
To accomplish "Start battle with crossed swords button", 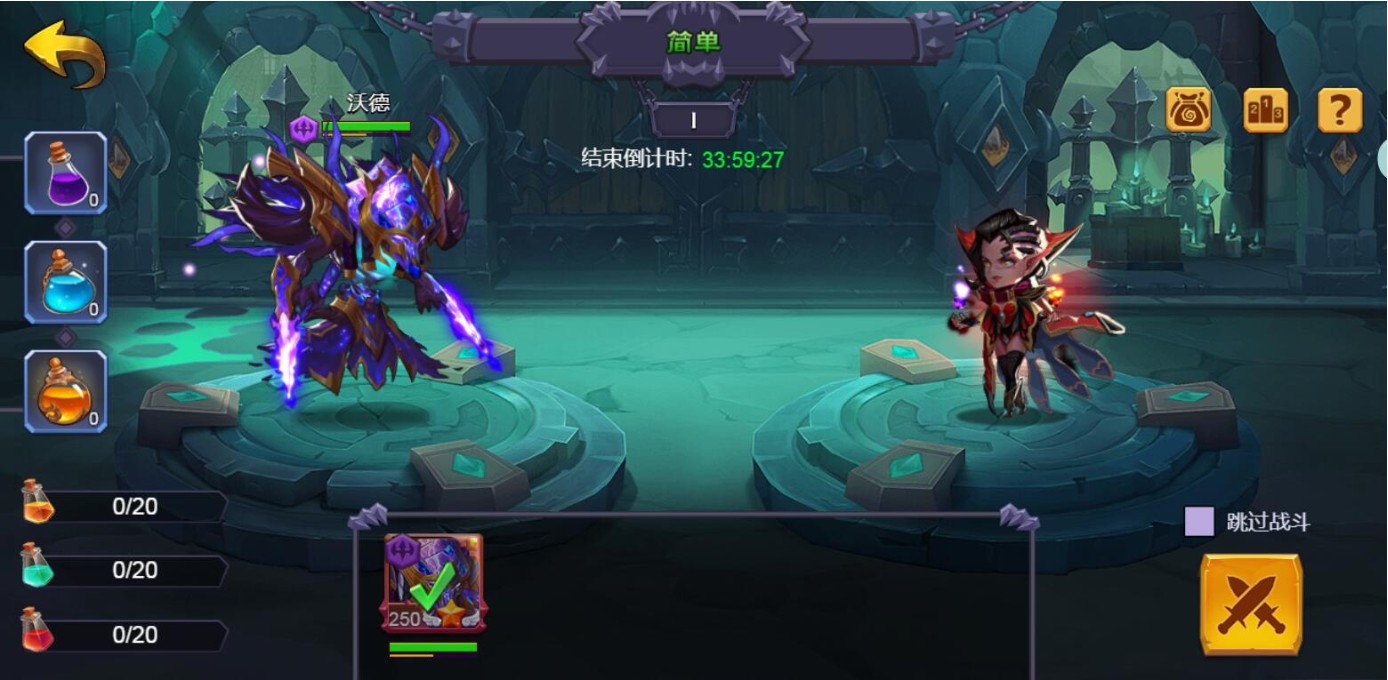I will pyautogui.click(x=1251, y=605).
